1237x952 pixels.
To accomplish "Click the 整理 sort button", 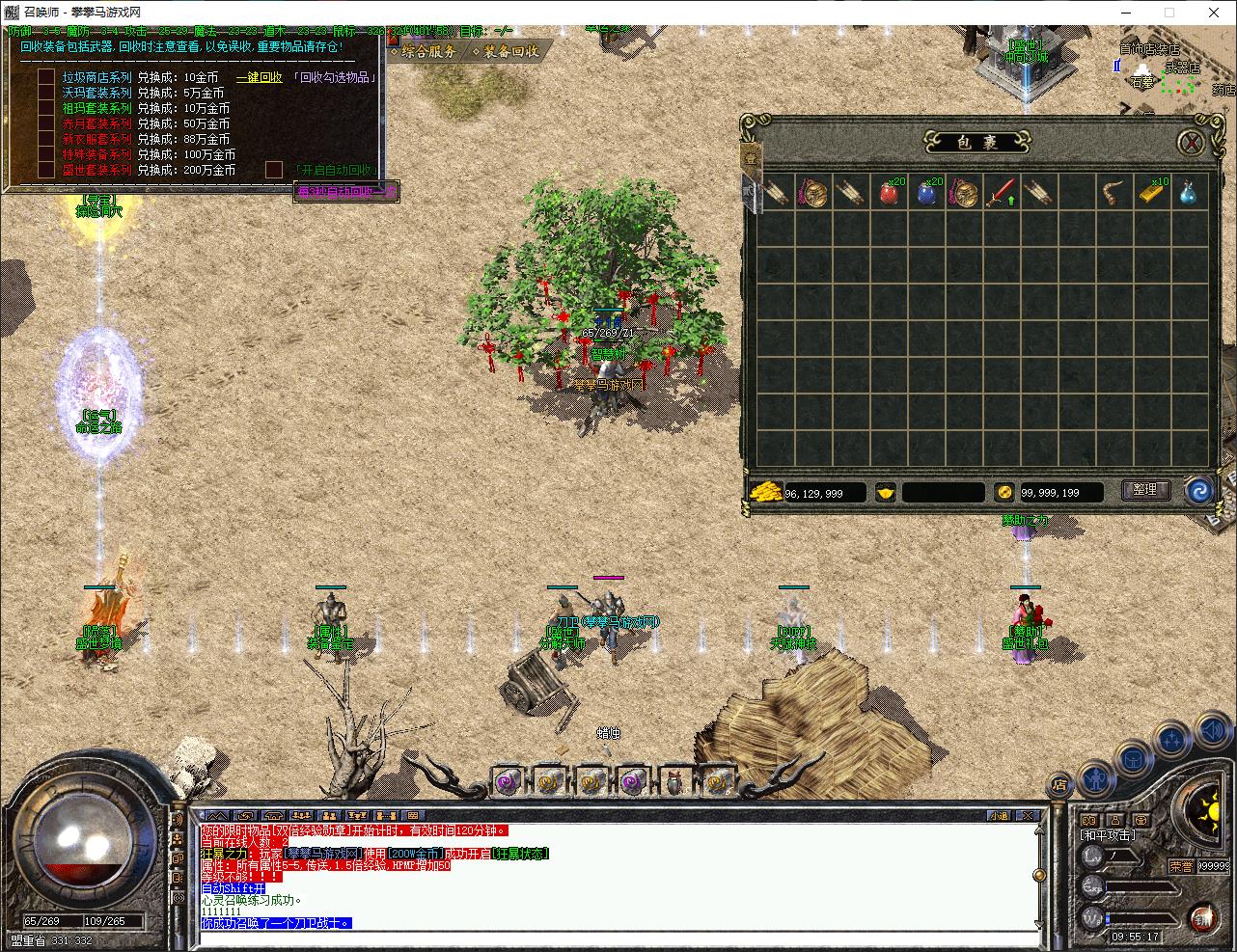I will 1144,490.
